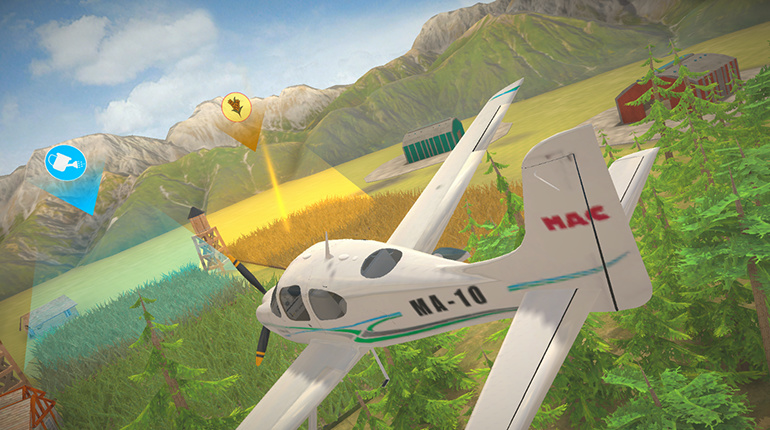This screenshot has height=430, width=770.
Task: Select the blue watering can marker
Action: [65, 162]
